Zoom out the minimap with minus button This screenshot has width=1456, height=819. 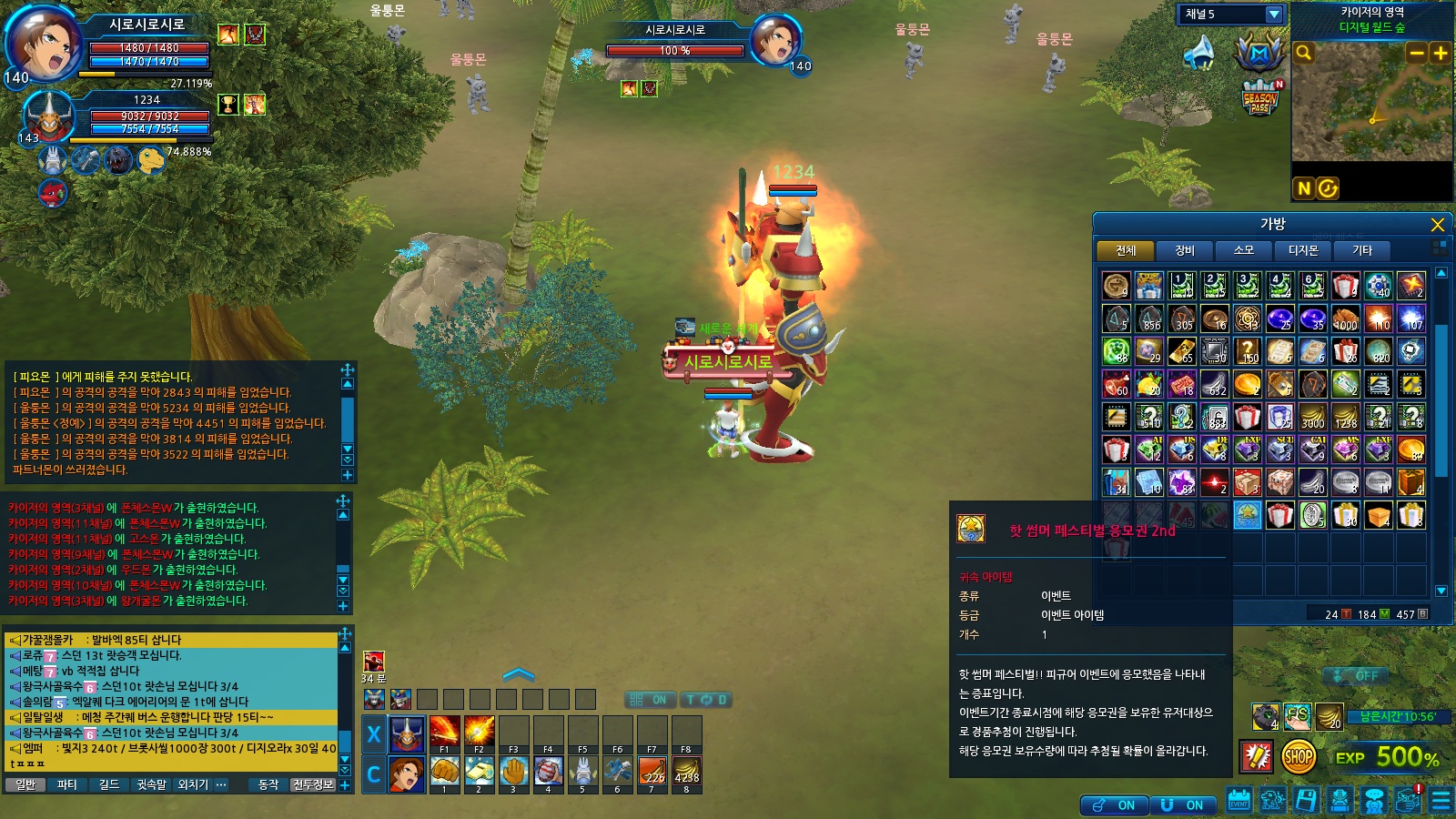tap(1416, 53)
